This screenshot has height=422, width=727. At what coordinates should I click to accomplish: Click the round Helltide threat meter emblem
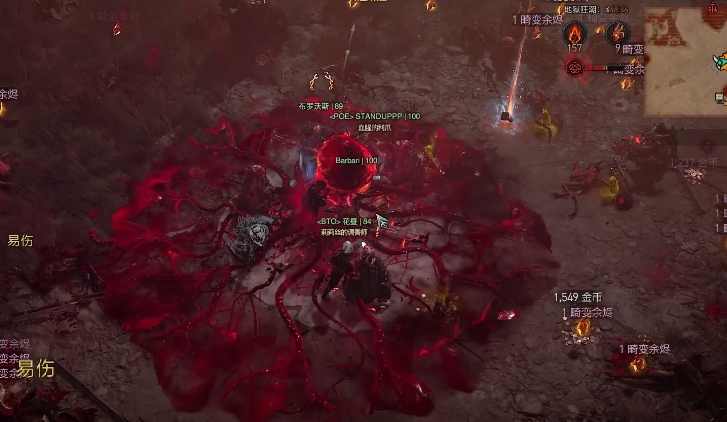point(575,67)
